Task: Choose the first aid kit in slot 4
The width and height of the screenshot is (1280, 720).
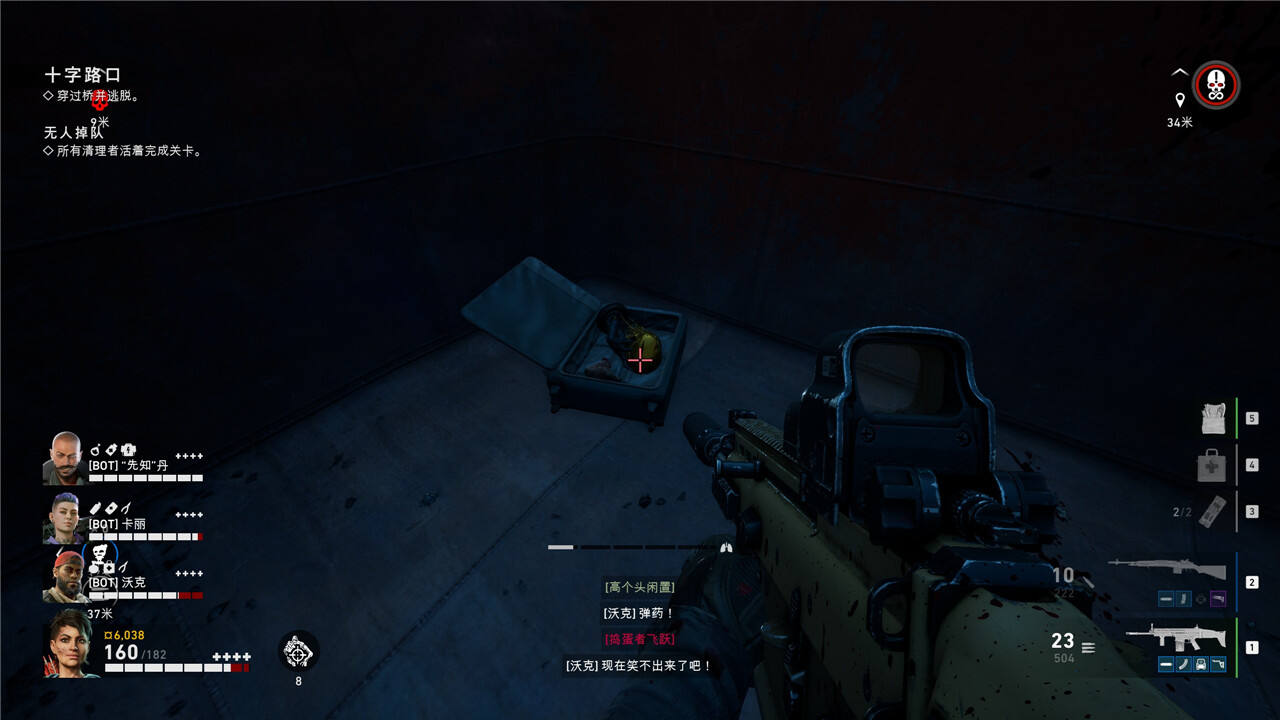Action: coord(1211,465)
